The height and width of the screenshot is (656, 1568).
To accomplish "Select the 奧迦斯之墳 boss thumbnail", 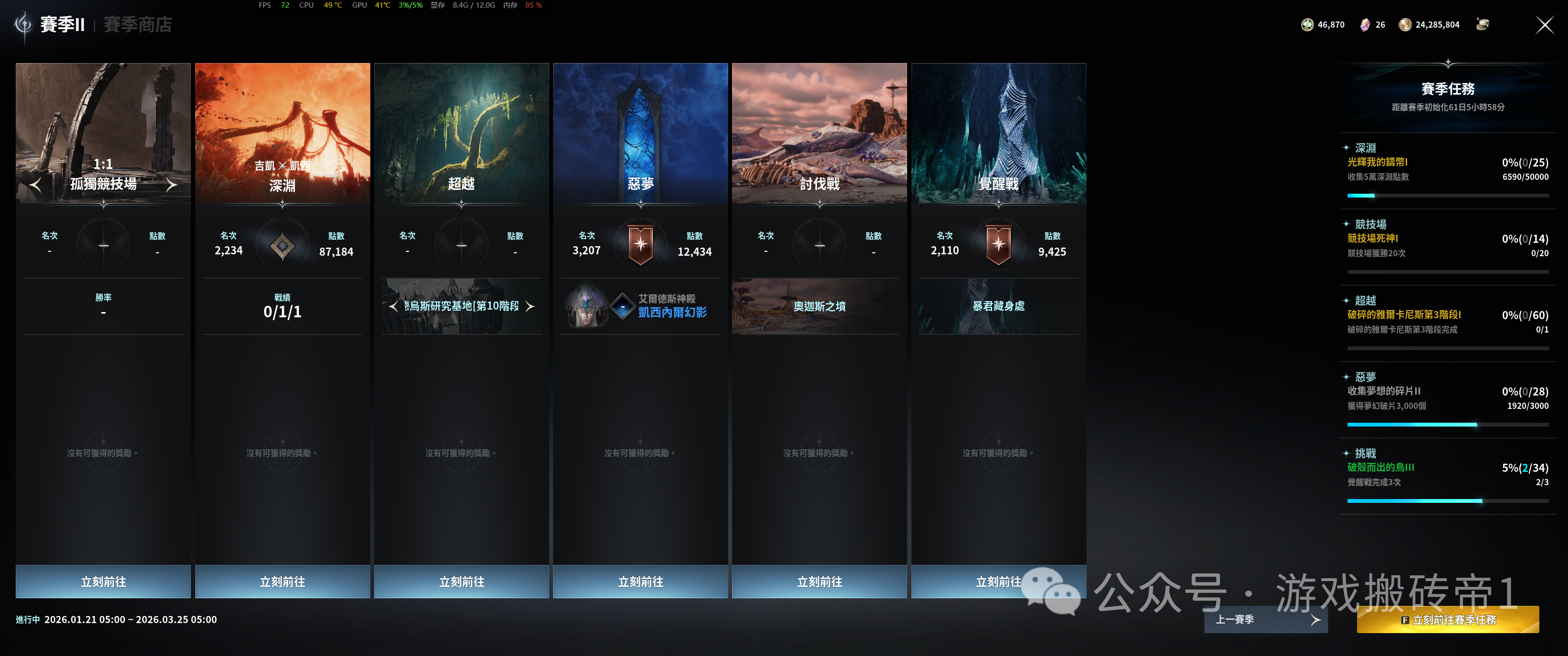I will click(x=819, y=306).
